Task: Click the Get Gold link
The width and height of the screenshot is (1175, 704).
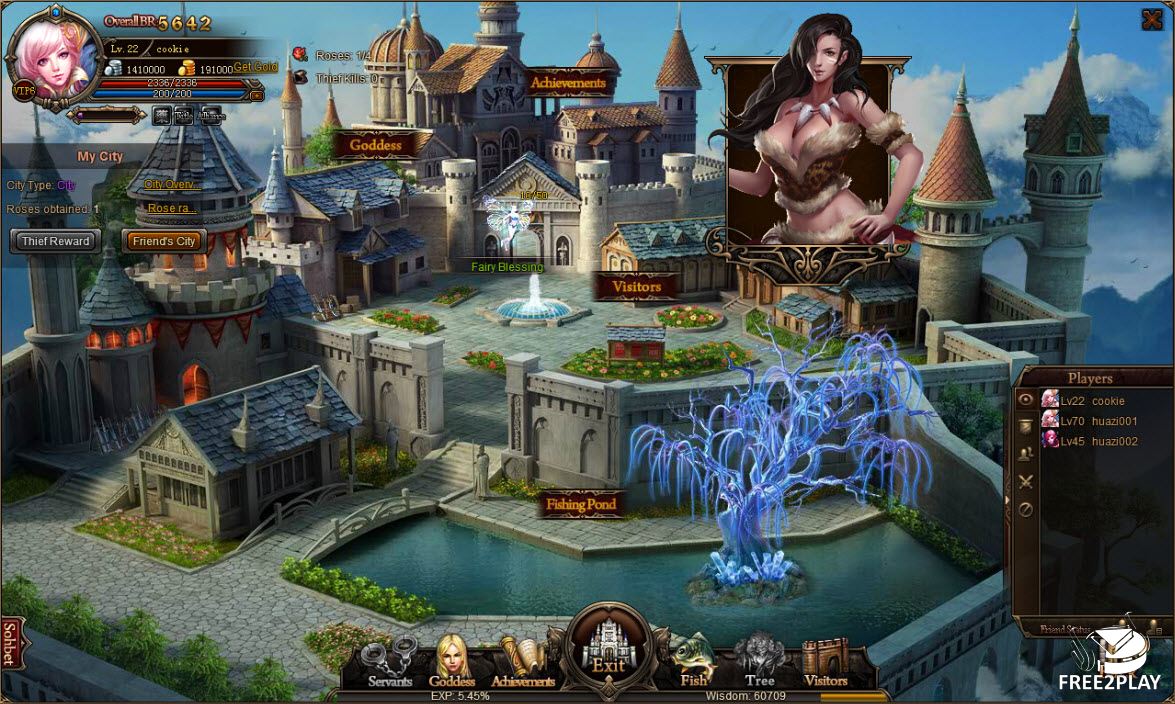Action: coord(255,67)
